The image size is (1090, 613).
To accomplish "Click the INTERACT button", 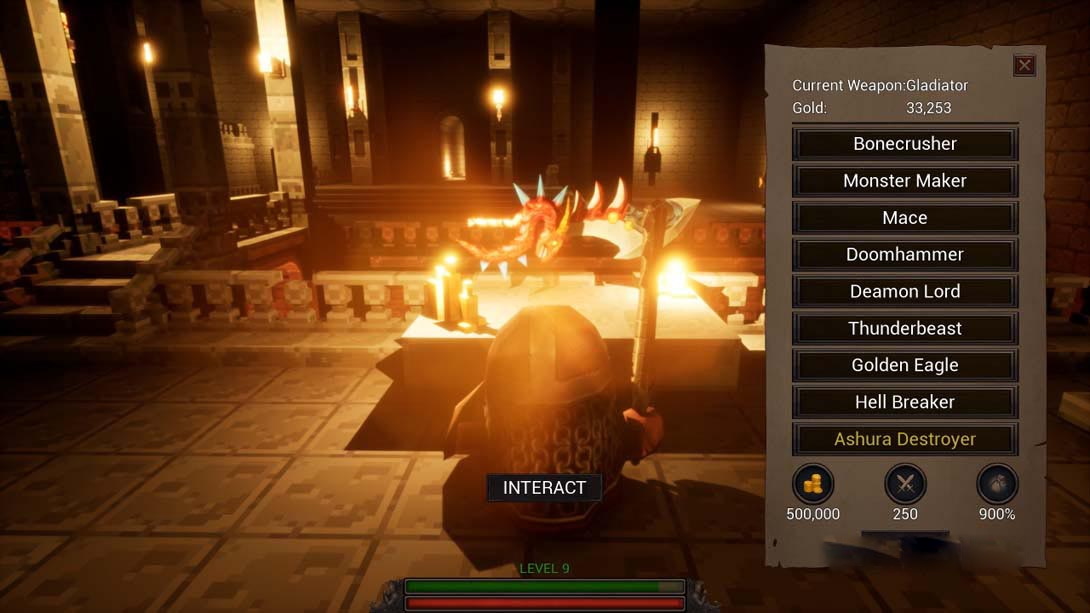I will (x=544, y=488).
